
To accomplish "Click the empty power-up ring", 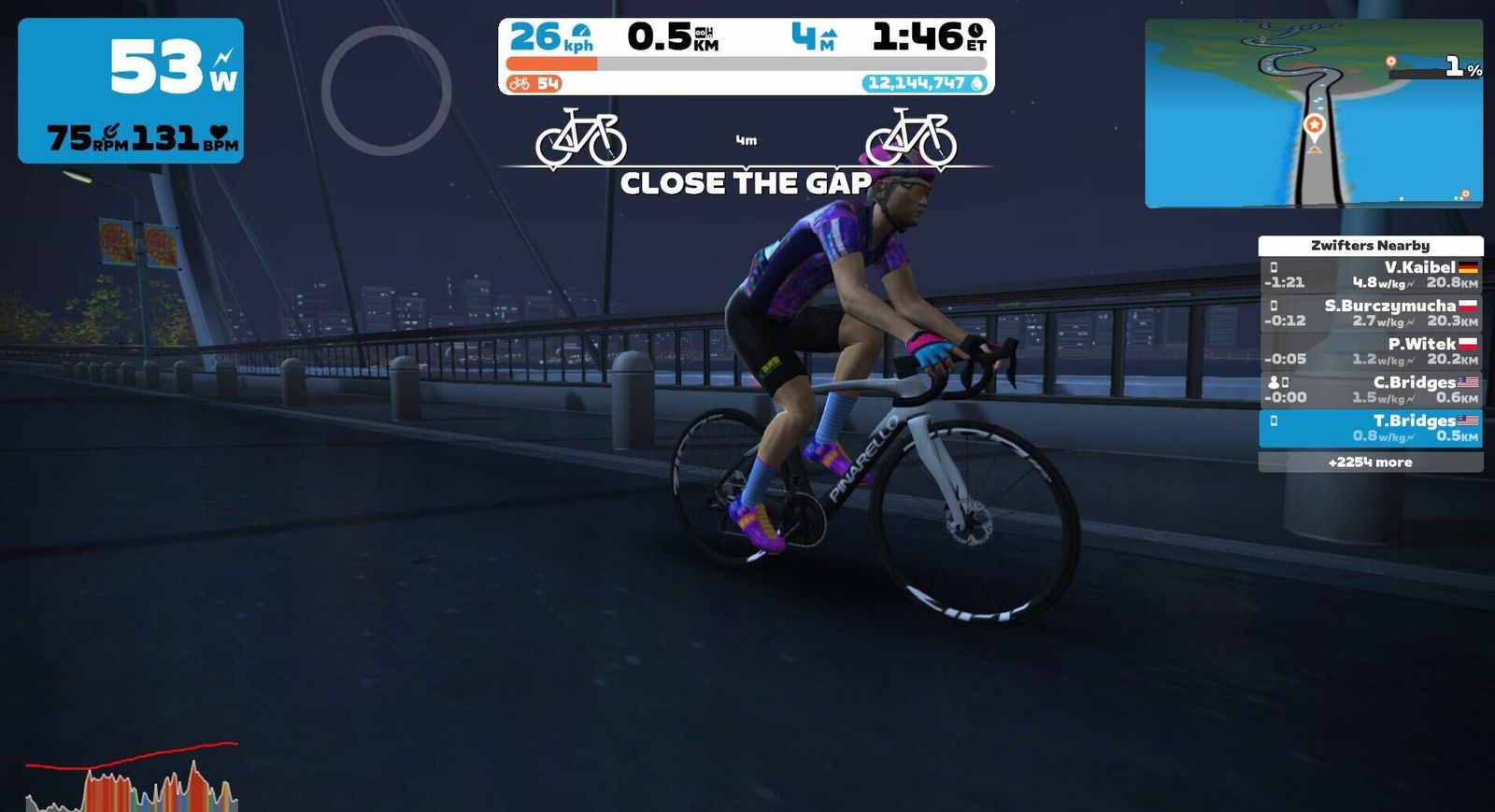I will tap(387, 91).
